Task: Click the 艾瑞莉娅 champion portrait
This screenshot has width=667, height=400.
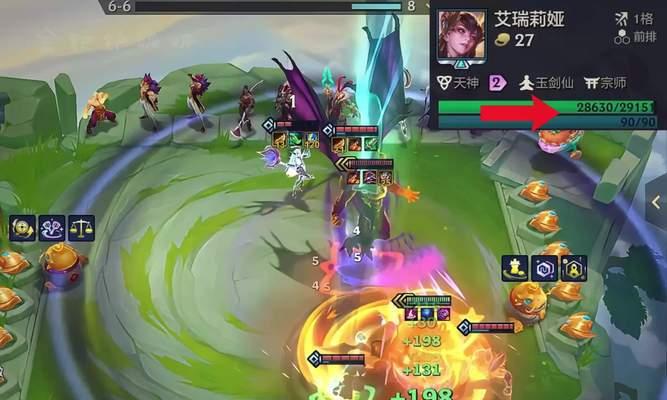Action: (x=461, y=36)
